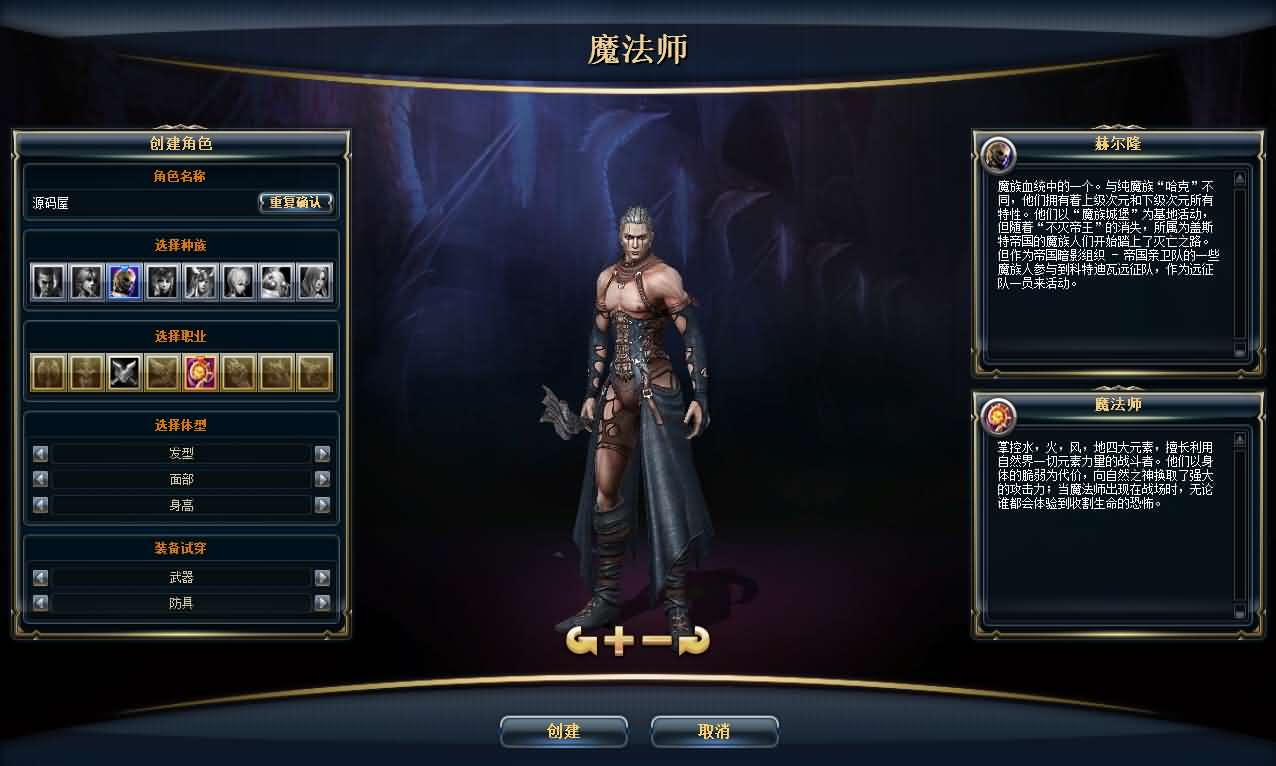Image resolution: width=1276 pixels, height=766 pixels.
Task: Select the highlighted blue-purple race portrait
Action: tap(124, 281)
